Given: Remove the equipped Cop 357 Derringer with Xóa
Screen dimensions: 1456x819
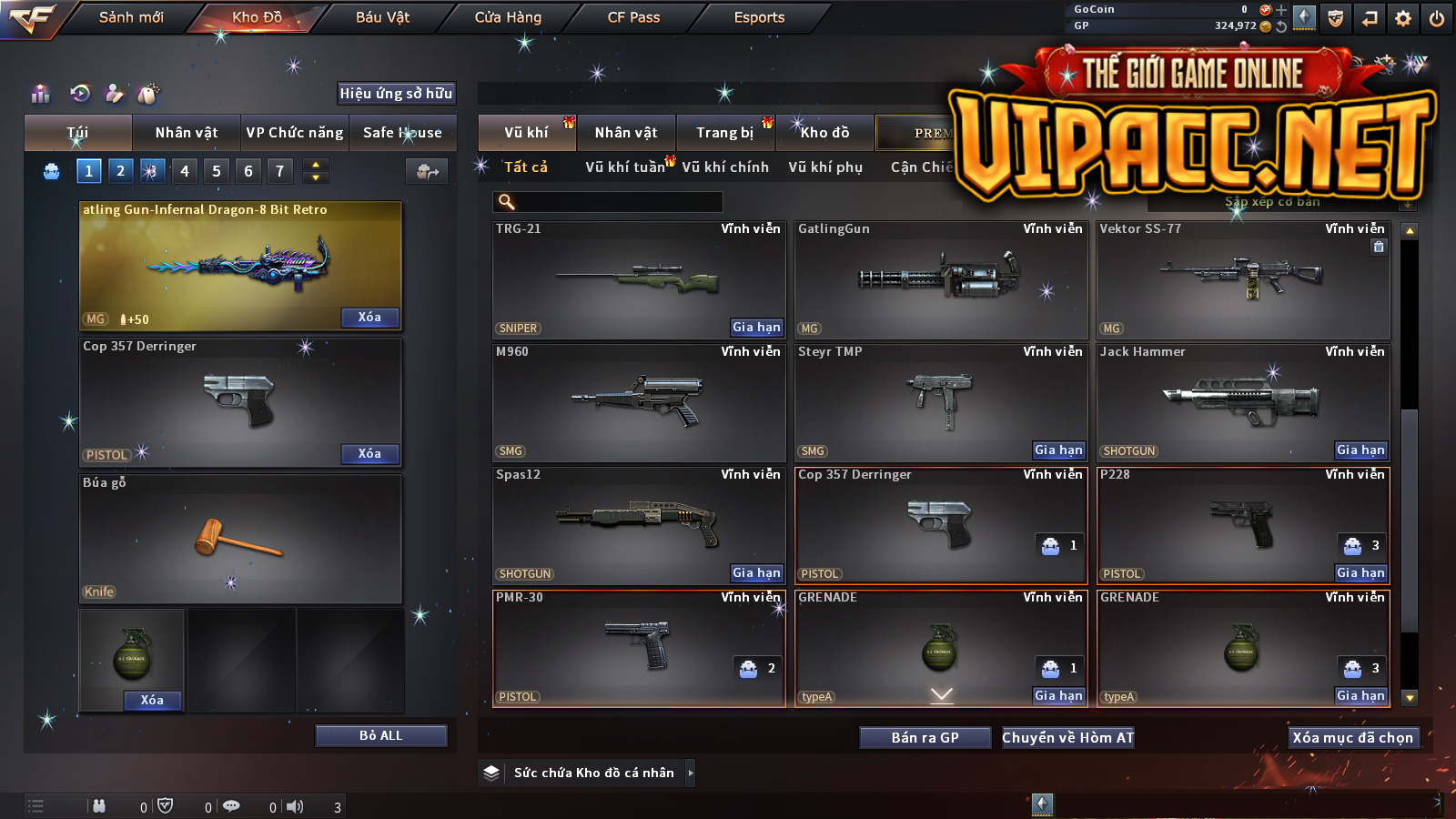Looking at the screenshot, I should 369,453.
